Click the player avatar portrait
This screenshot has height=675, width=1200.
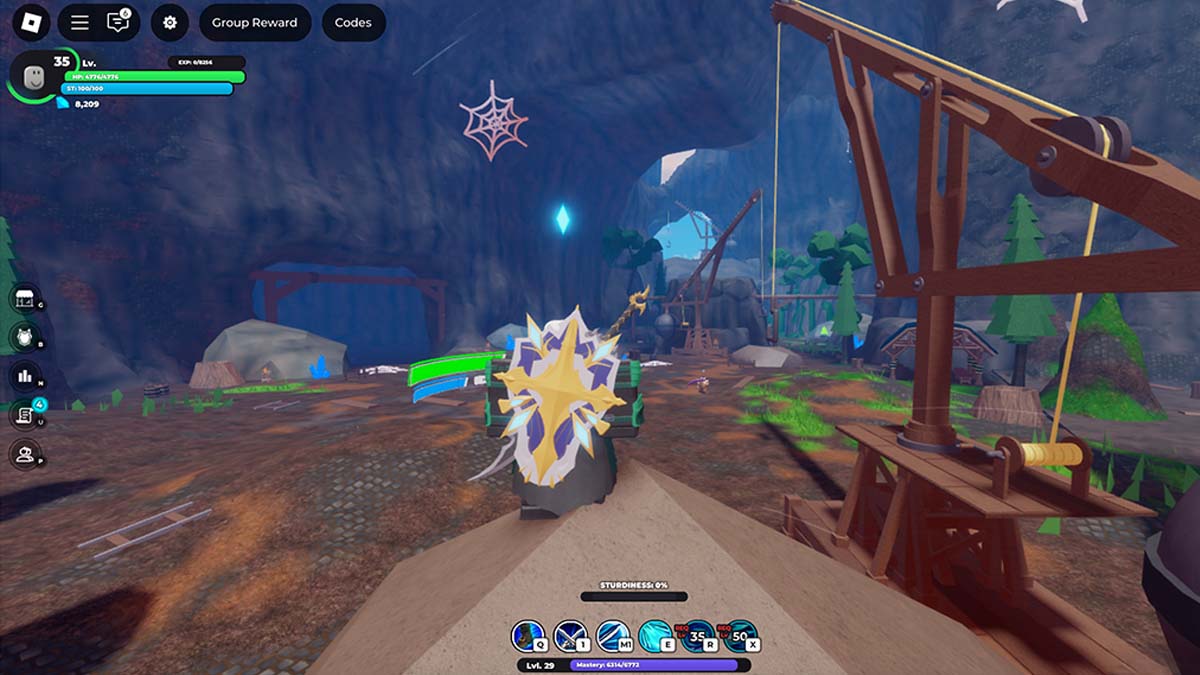pos(33,76)
